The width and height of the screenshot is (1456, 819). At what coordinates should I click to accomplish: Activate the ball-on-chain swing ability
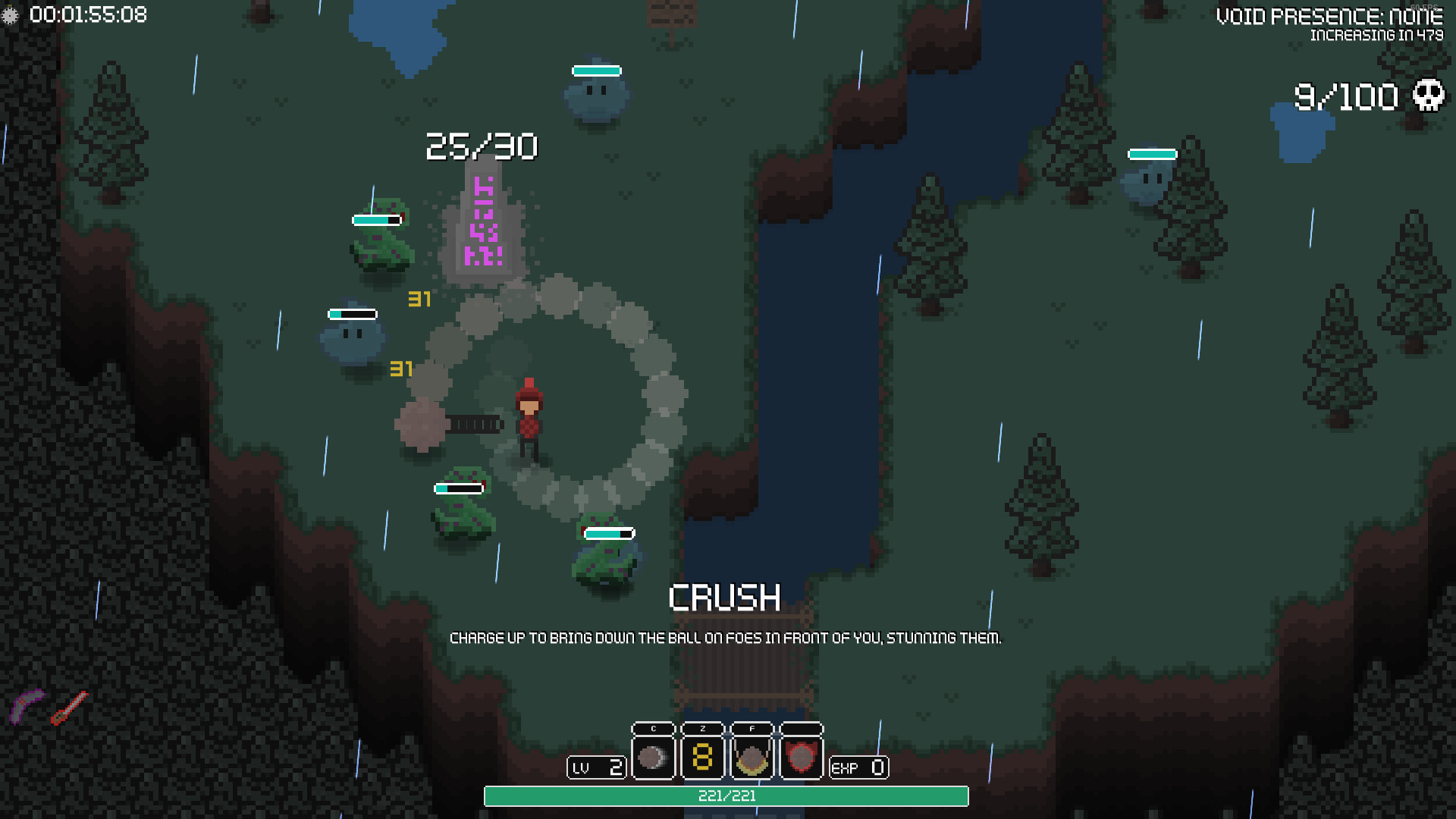[x=752, y=757]
